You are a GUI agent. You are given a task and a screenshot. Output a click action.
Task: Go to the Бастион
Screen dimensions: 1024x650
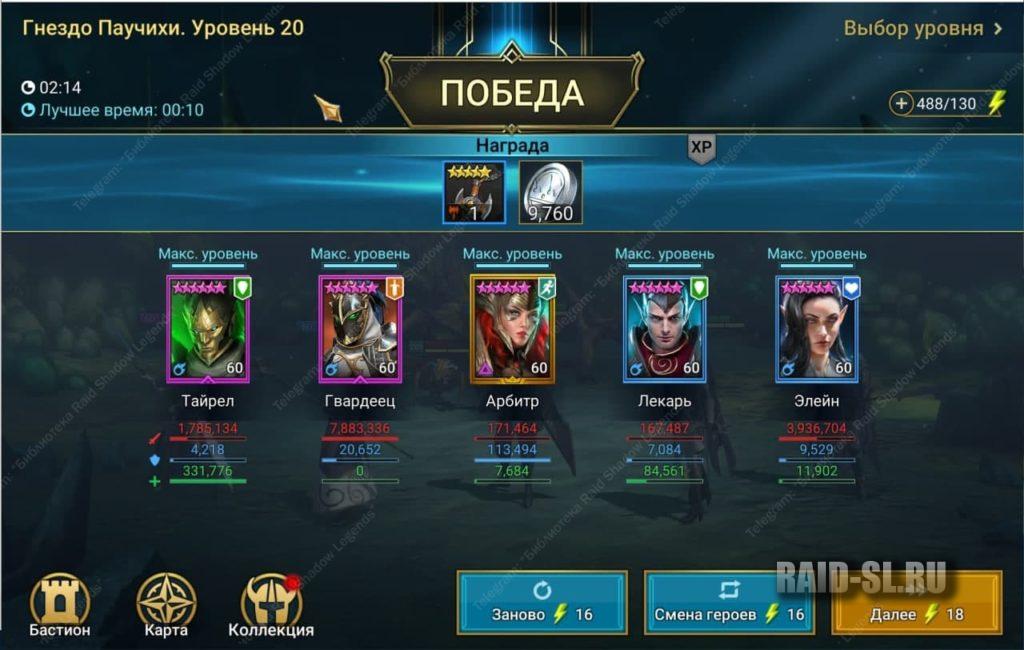[x=60, y=606]
